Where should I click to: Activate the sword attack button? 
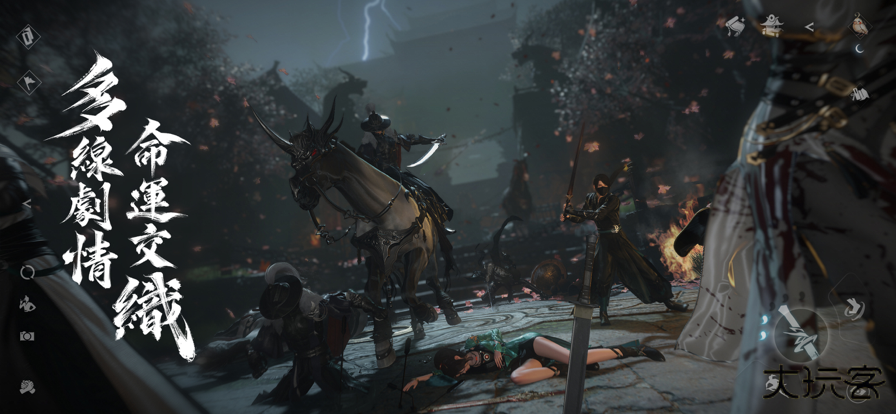tap(798, 329)
